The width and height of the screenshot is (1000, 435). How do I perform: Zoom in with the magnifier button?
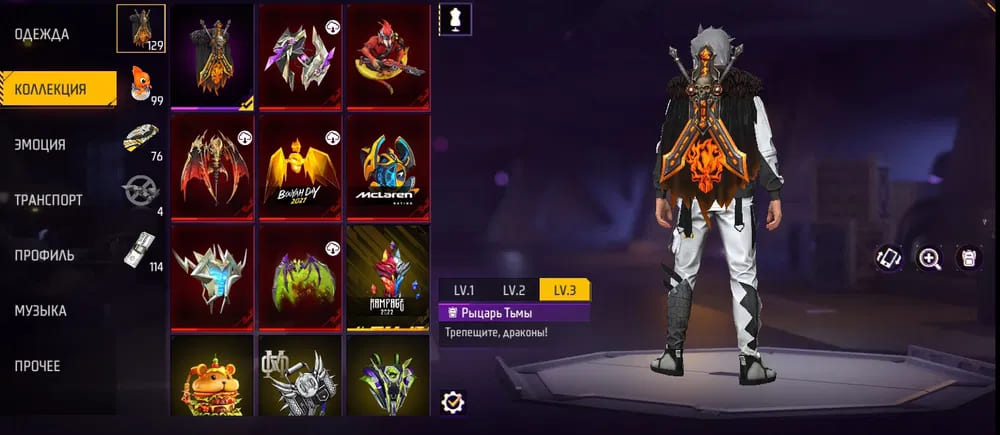[x=930, y=258]
